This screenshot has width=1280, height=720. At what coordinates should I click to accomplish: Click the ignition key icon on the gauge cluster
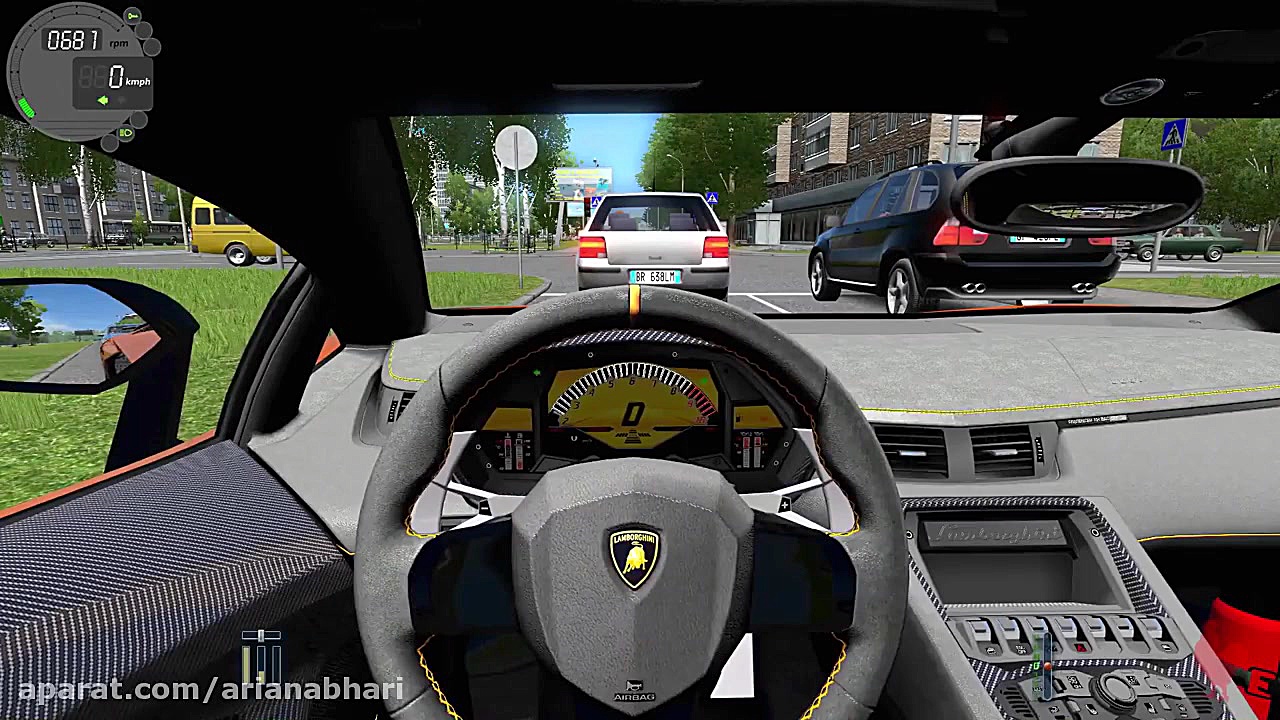pyautogui.click(x=132, y=16)
